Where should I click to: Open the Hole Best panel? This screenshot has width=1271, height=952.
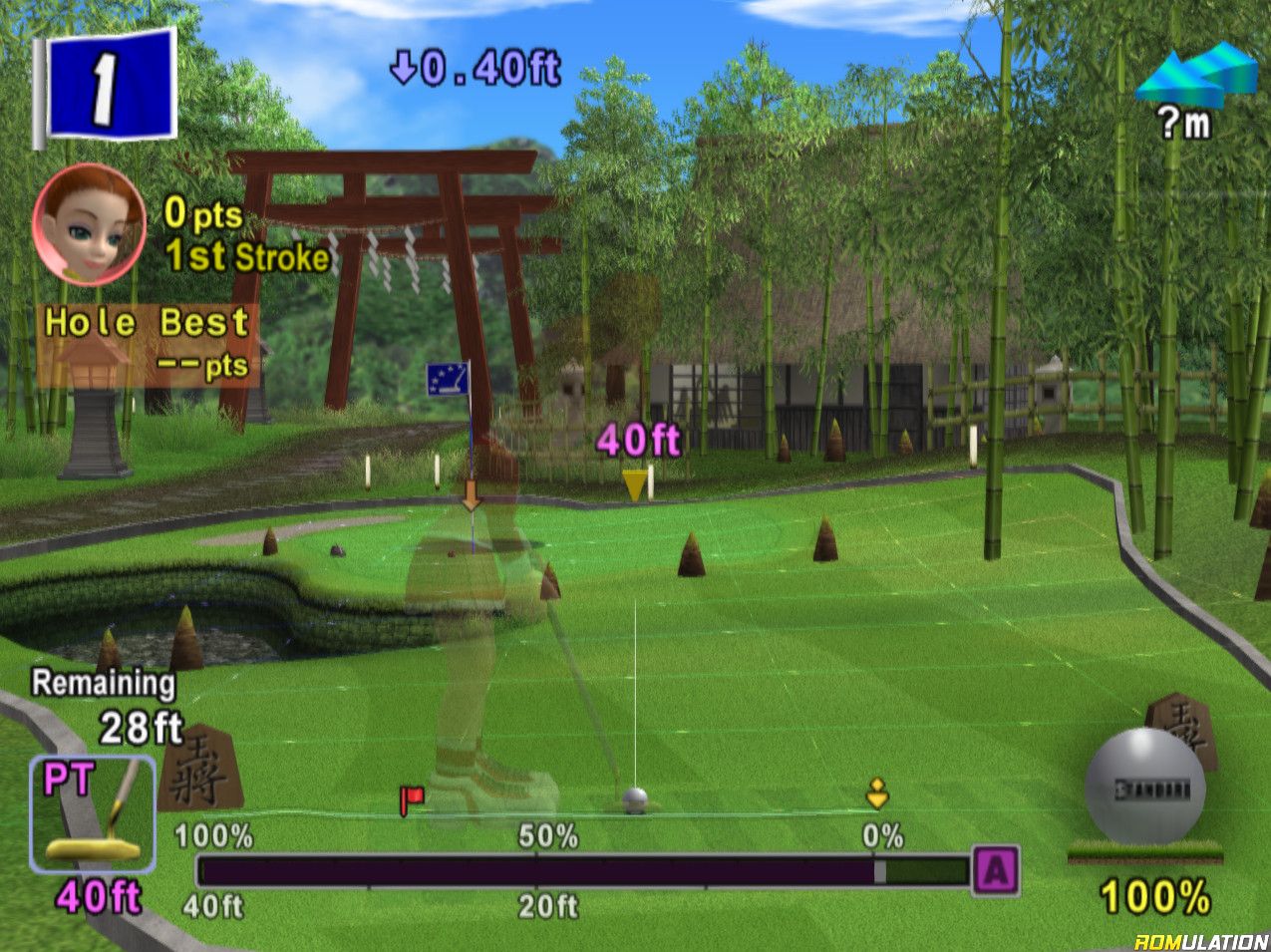coord(149,344)
